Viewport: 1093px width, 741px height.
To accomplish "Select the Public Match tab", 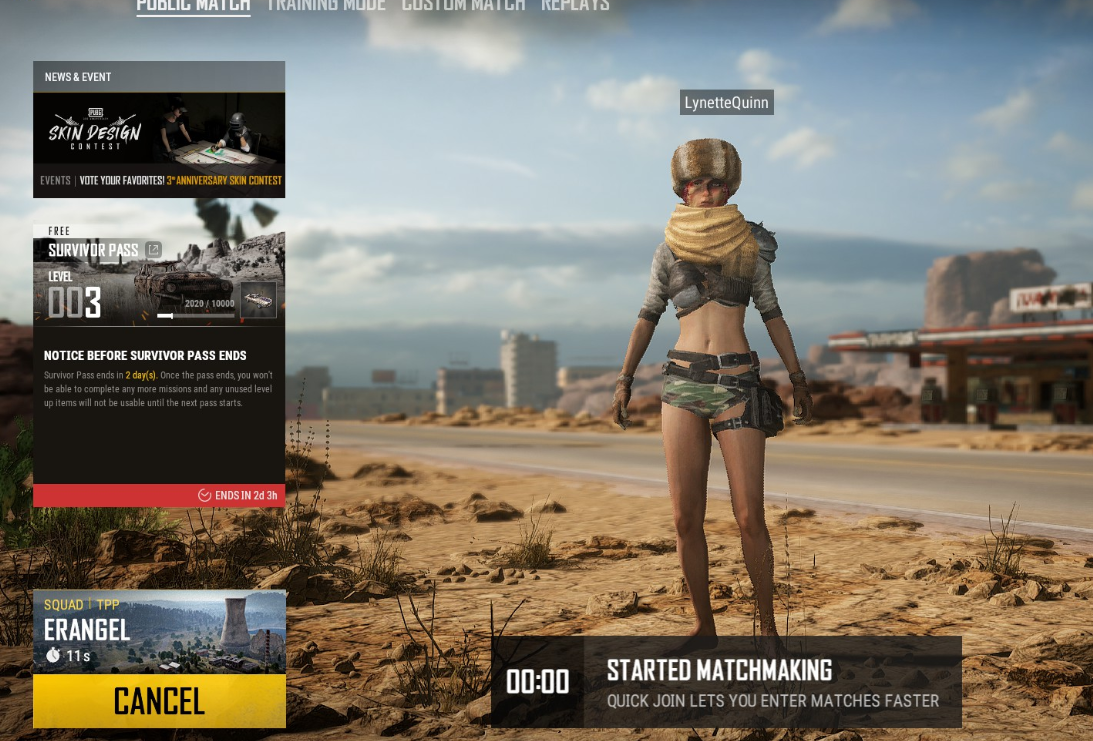I will coord(193,5).
